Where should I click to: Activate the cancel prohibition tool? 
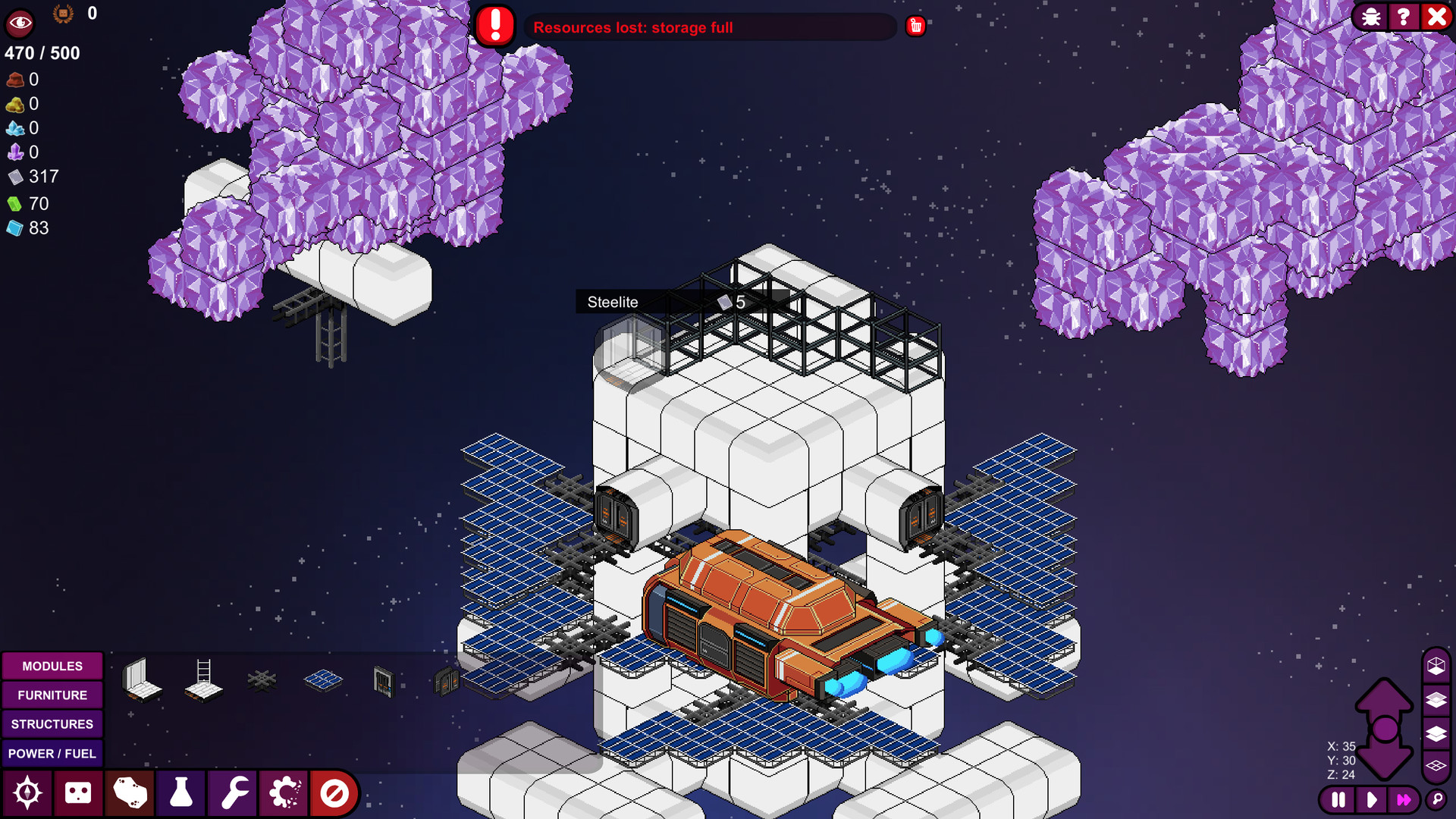tap(334, 793)
